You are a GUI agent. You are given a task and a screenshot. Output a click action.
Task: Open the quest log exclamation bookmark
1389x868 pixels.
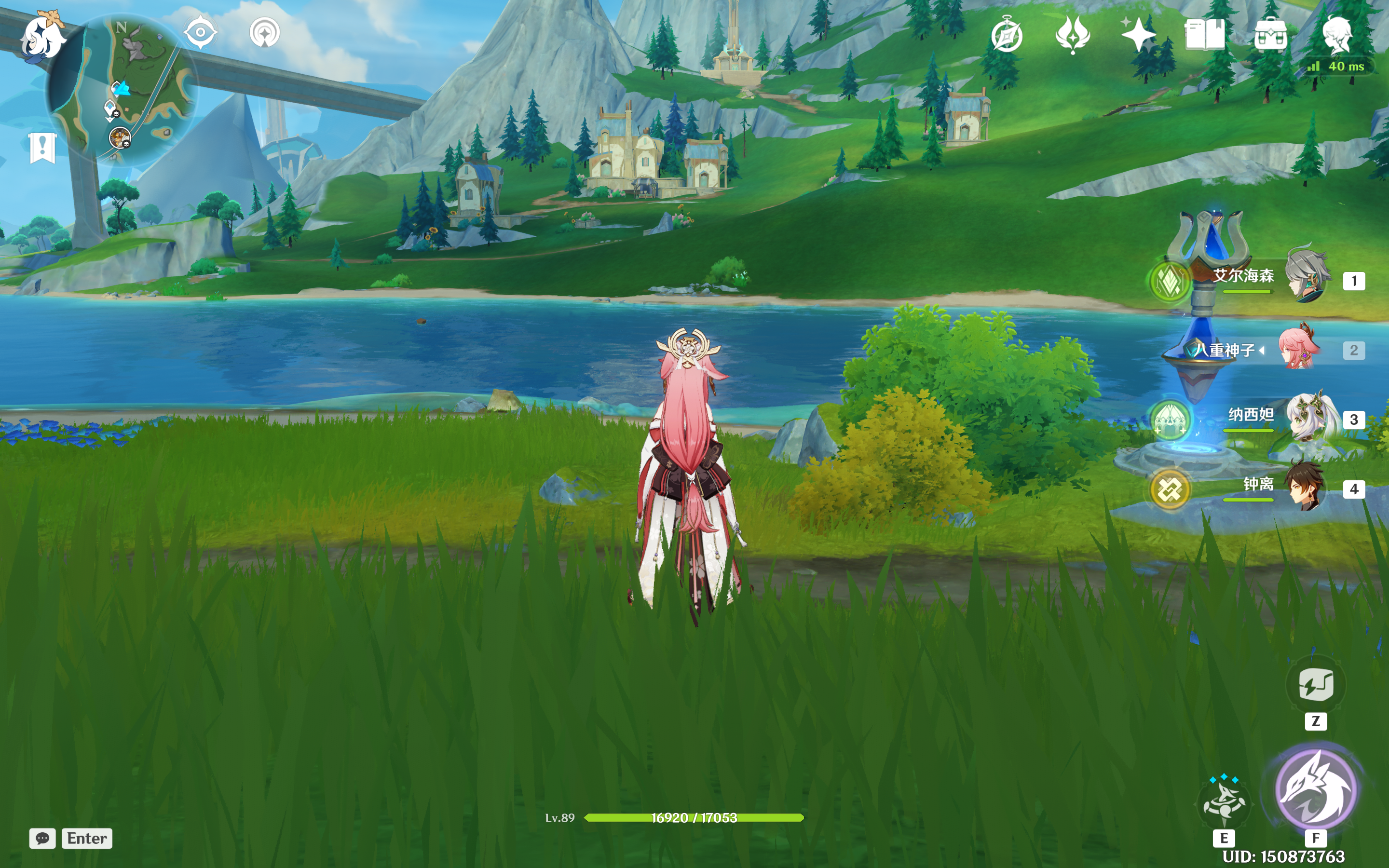tap(42, 148)
